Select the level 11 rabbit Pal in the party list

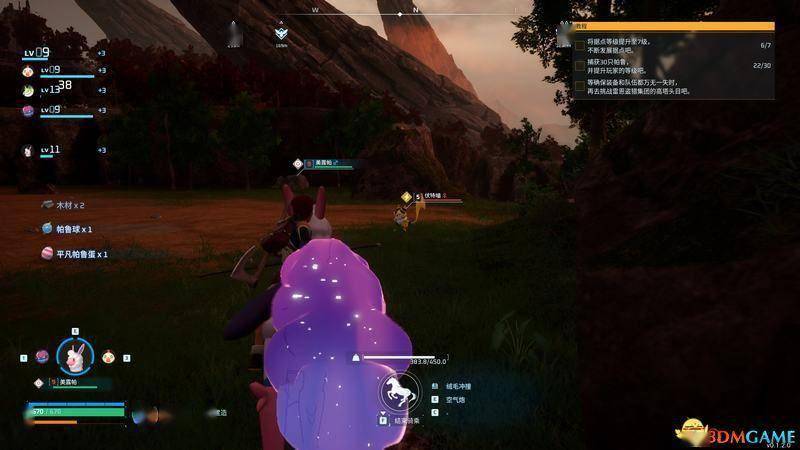coord(29,150)
